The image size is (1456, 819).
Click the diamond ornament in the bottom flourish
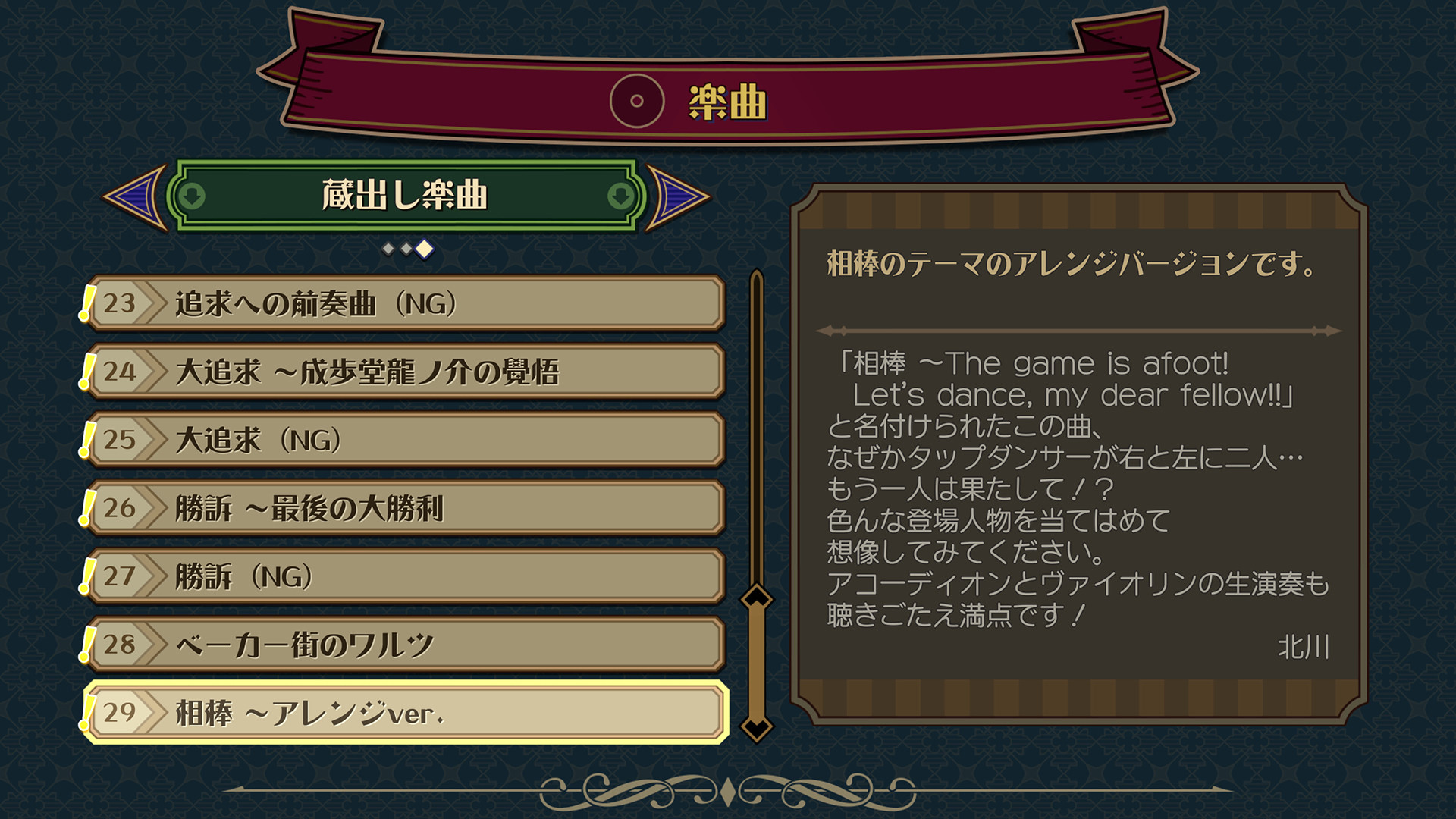pos(727,791)
